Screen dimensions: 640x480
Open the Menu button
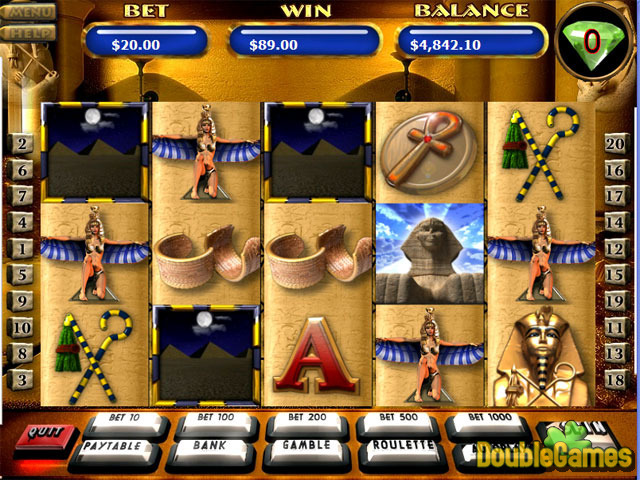click(28, 13)
